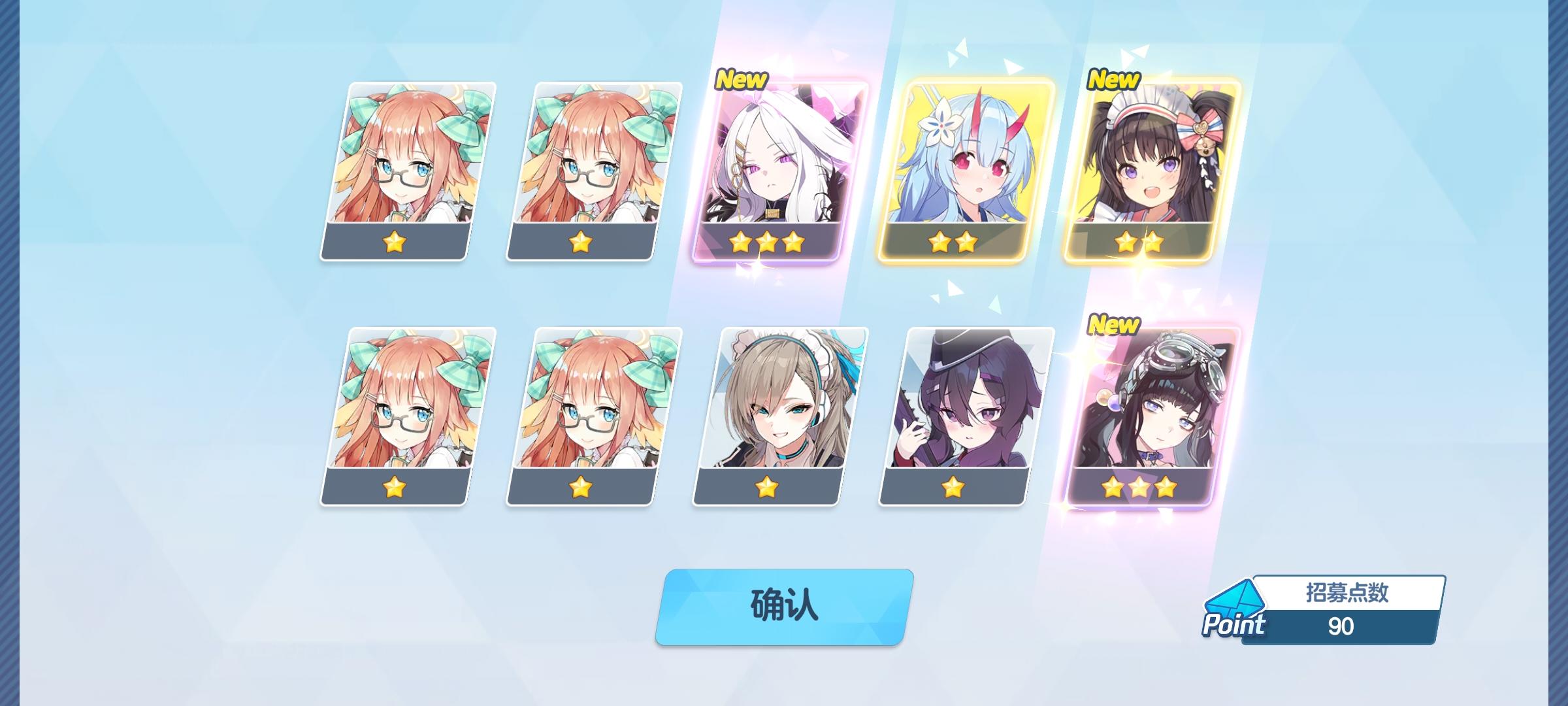Tap the 'New' badge on the maid card

coord(1113,80)
